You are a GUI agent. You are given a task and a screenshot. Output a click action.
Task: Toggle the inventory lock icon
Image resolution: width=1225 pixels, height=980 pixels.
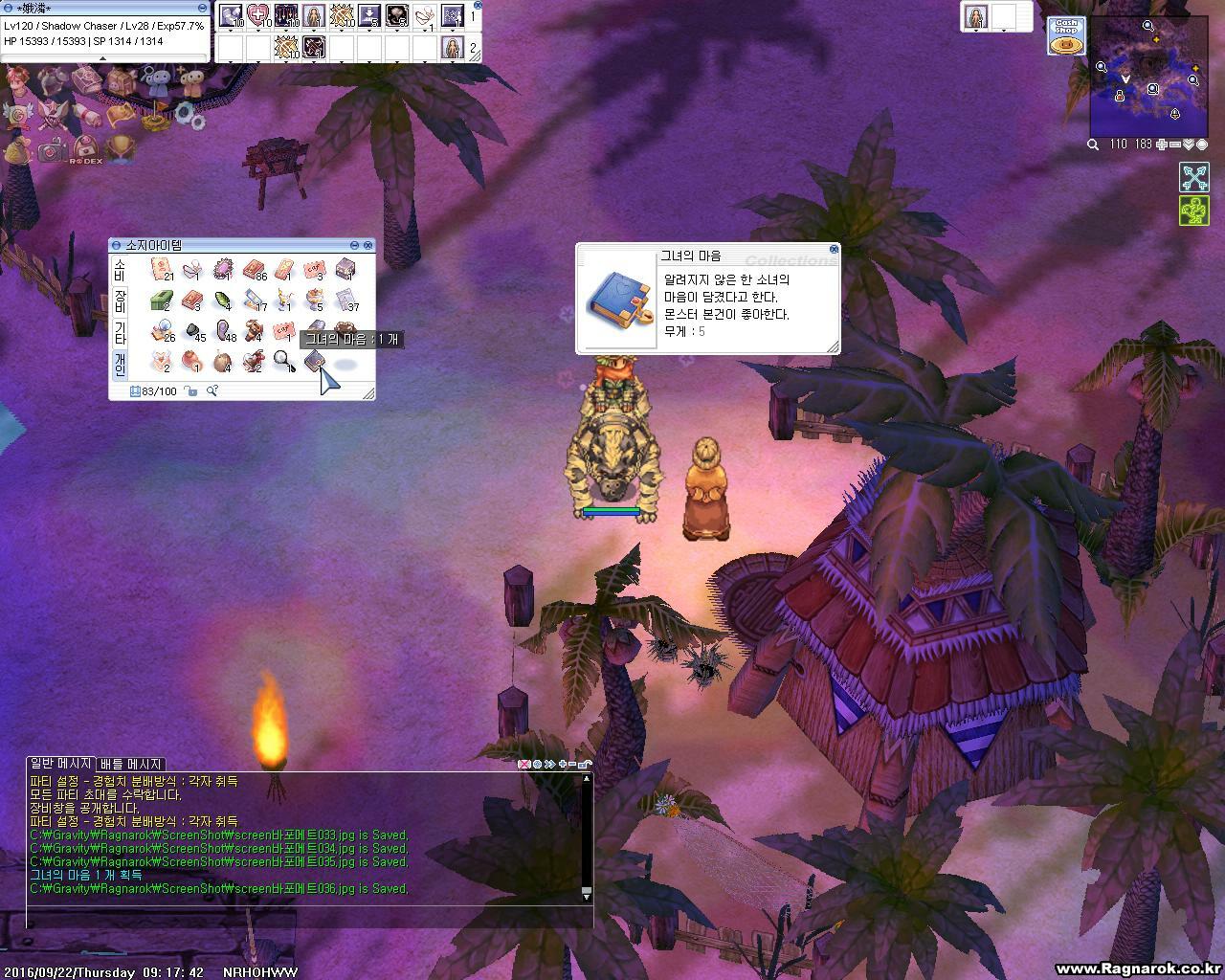click(191, 390)
